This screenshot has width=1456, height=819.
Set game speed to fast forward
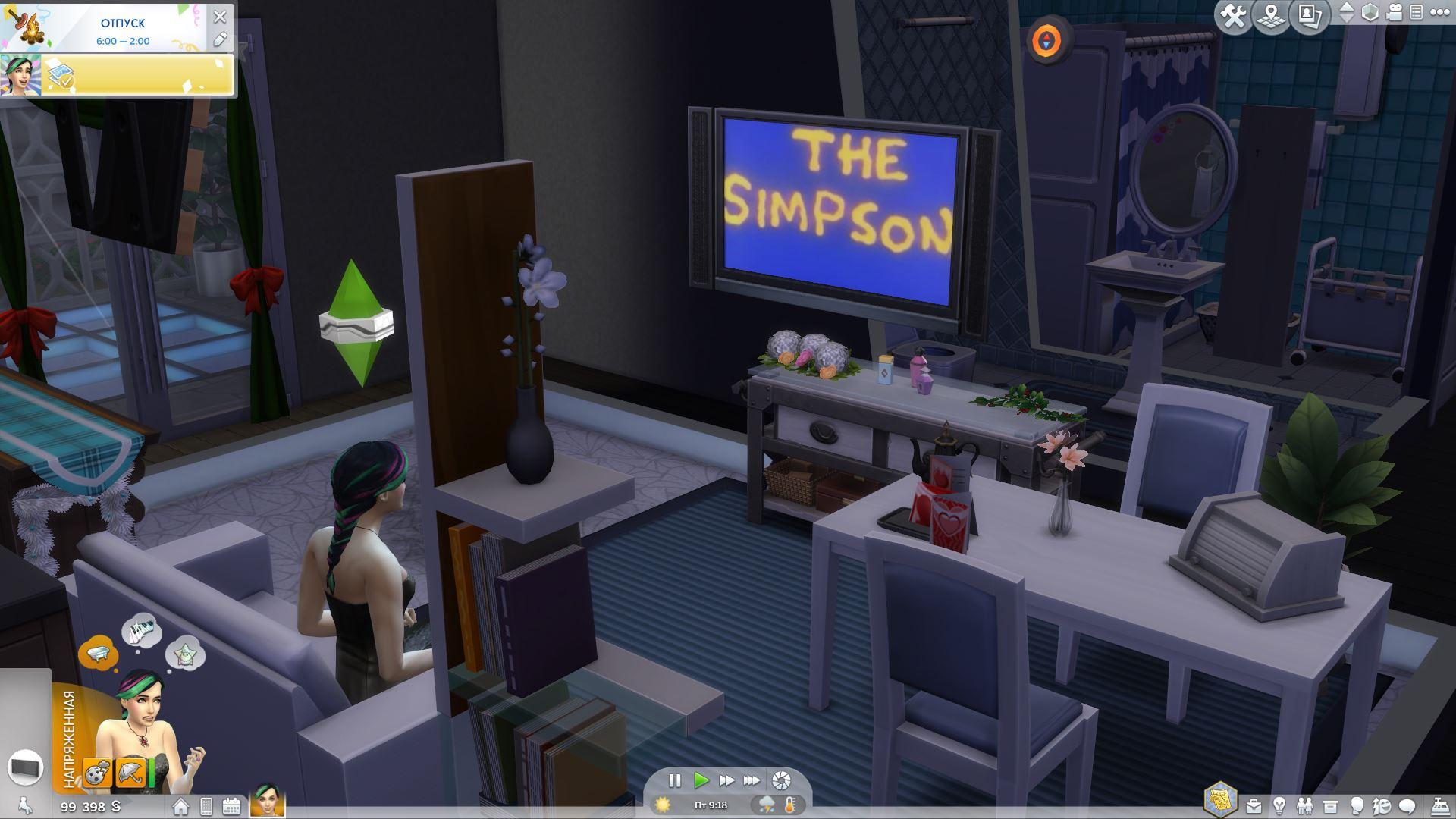coord(726,780)
